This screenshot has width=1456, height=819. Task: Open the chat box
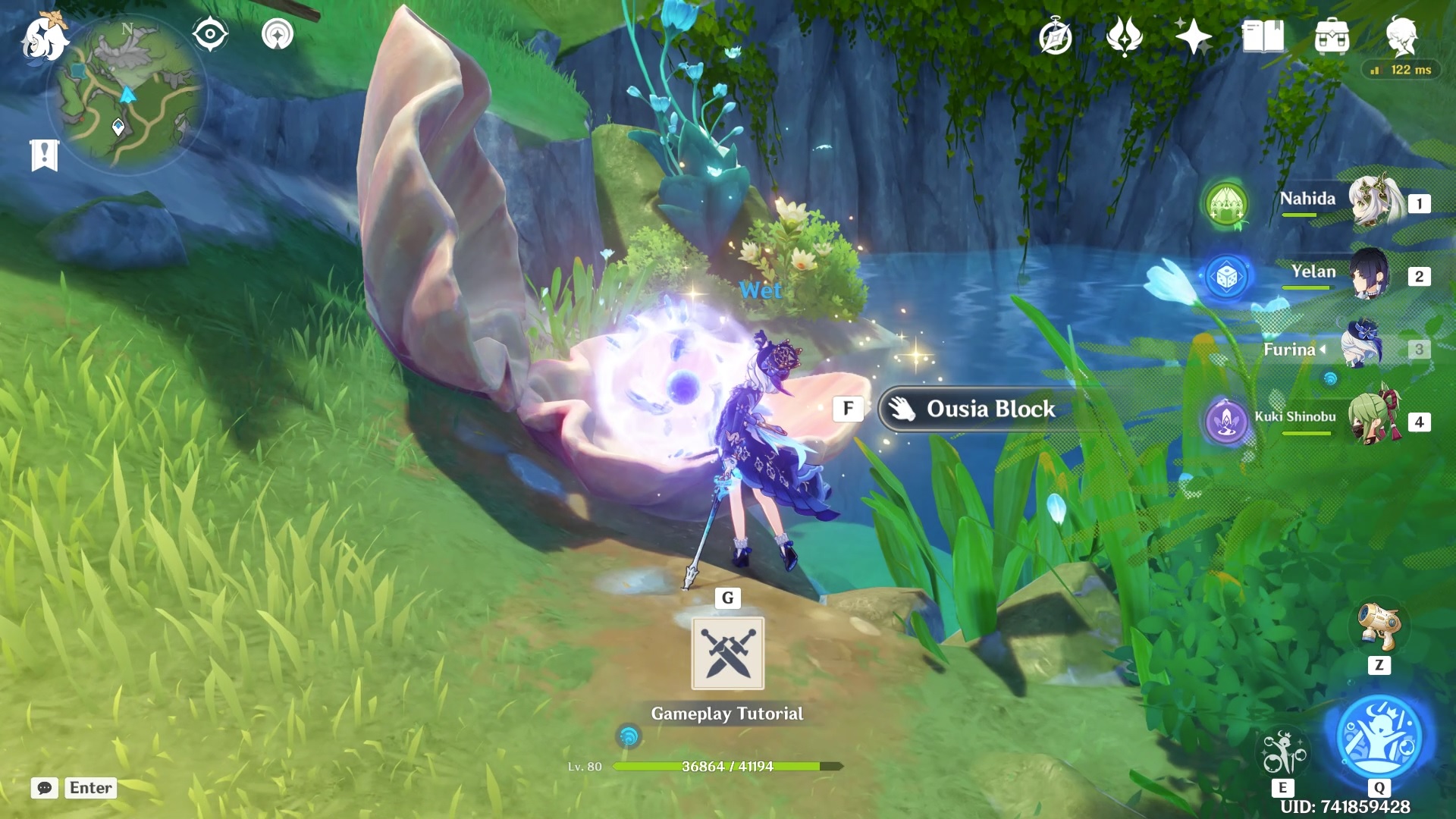tap(45, 788)
